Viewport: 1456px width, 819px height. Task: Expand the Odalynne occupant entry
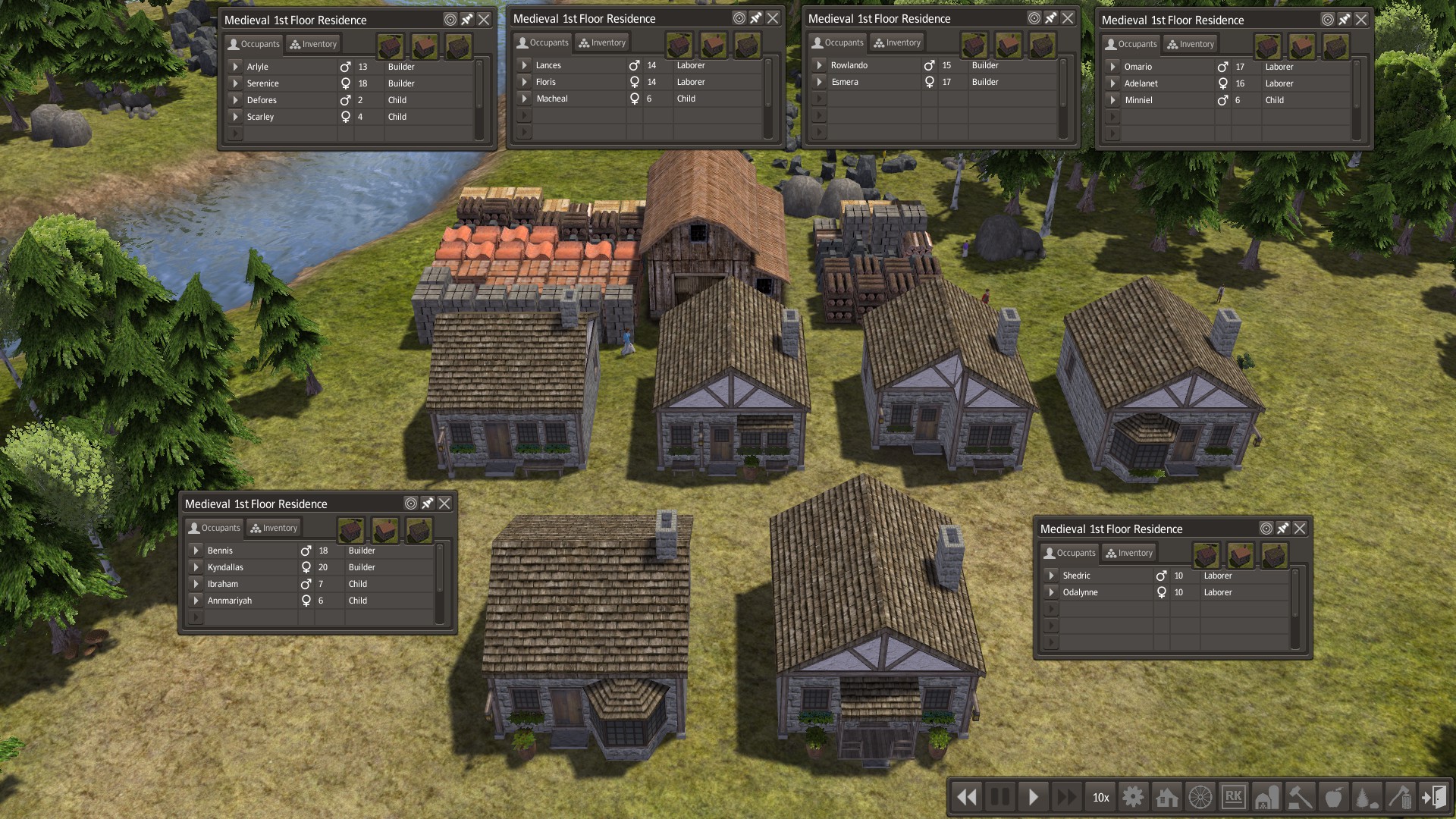pyautogui.click(x=1052, y=592)
